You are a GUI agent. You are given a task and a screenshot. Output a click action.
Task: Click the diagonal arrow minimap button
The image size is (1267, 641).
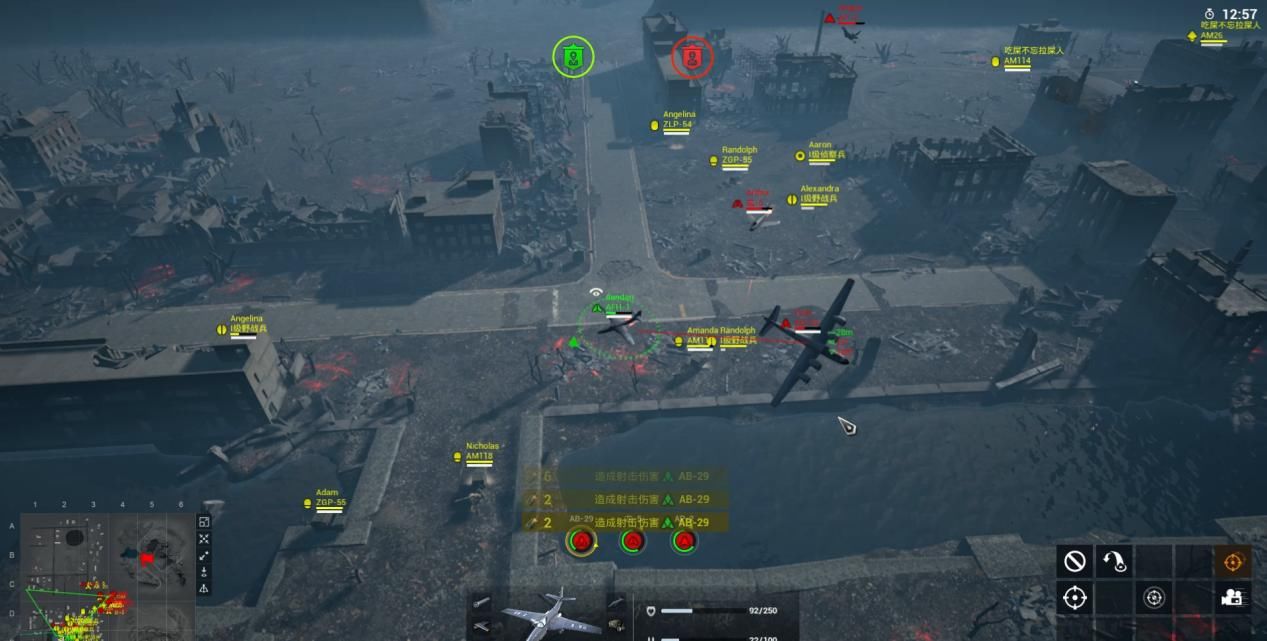click(x=204, y=556)
